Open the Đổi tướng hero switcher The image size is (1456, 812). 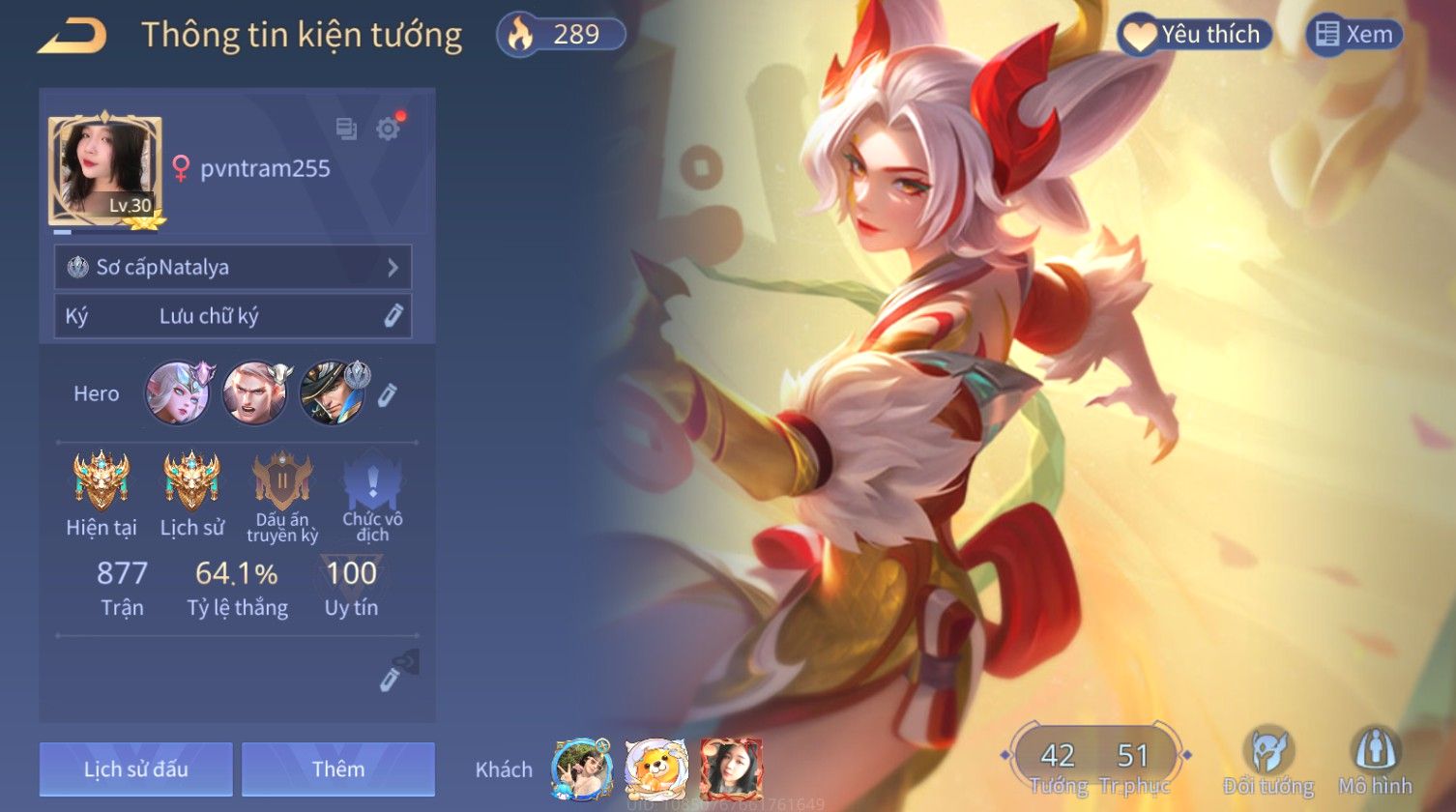(x=1267, y=761)
